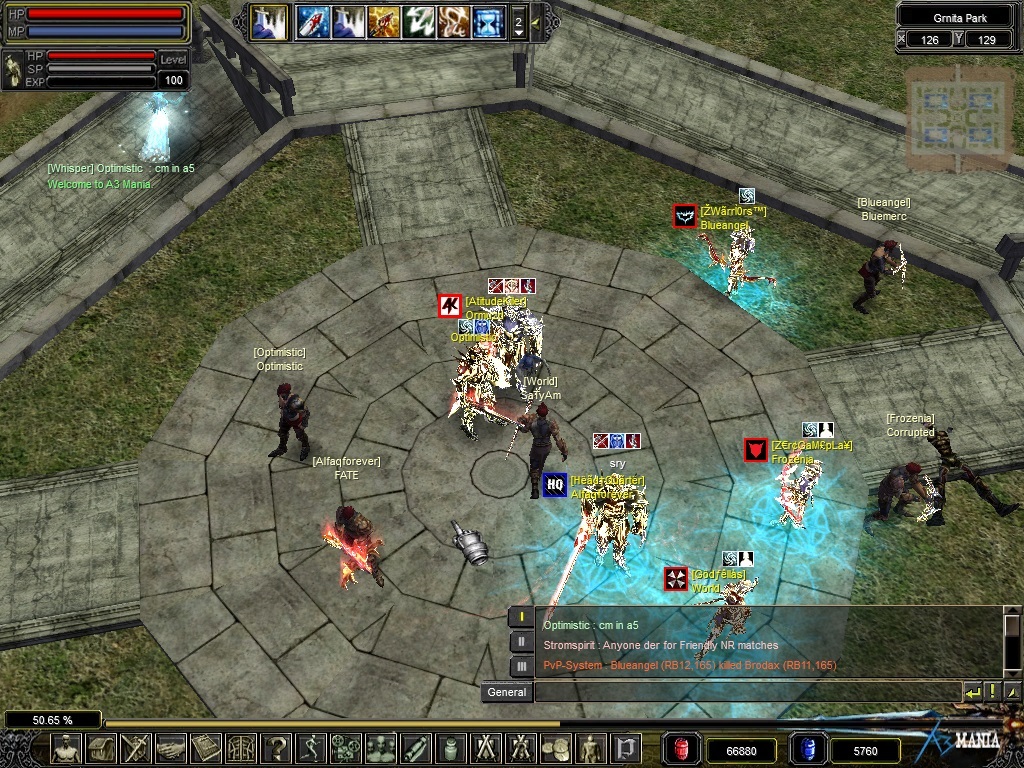Activate the blue hourglass skill
The width and height of the screenshot is (1024, 768).
point(489,22)
